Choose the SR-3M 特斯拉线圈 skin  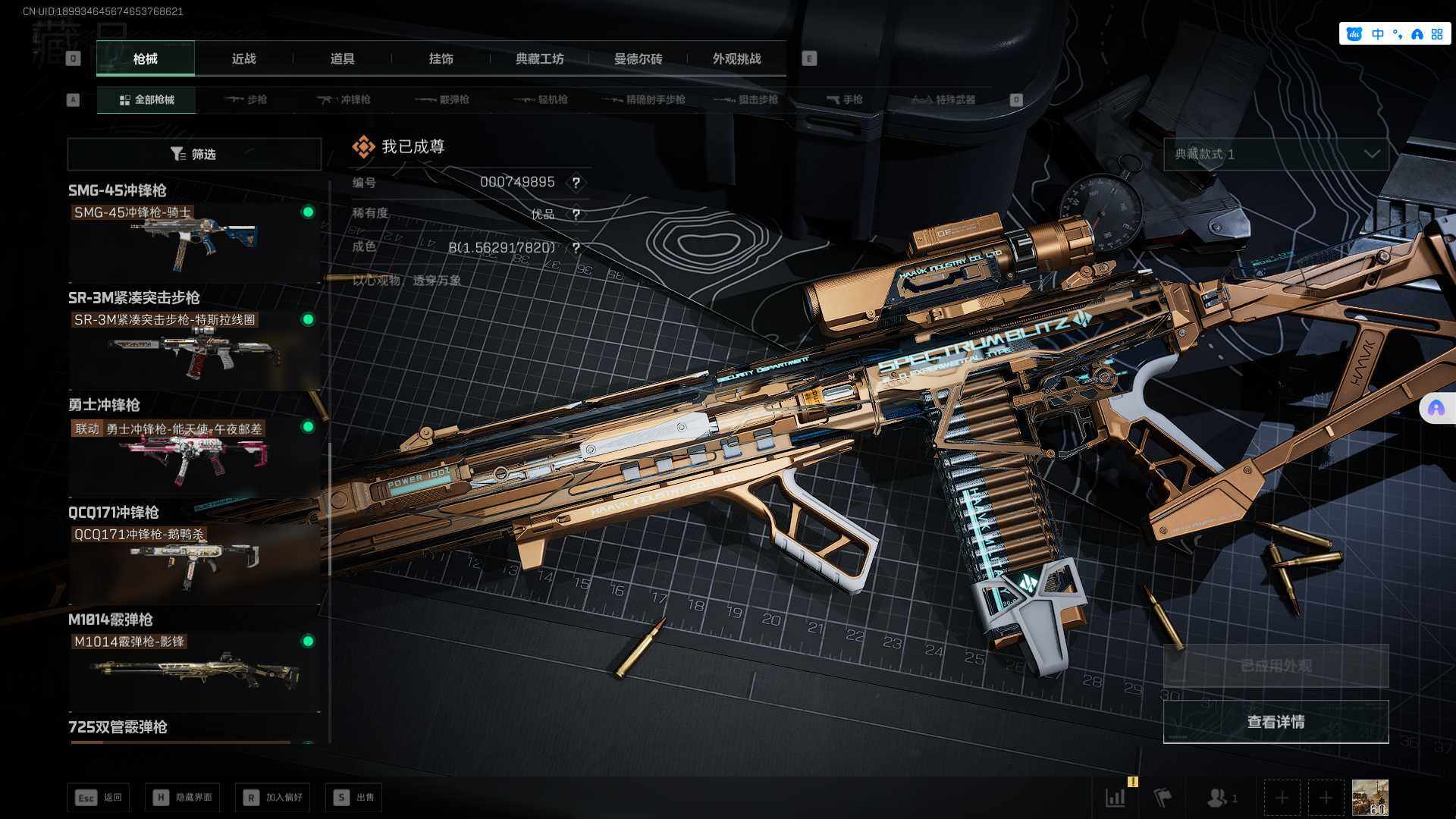[194, 350]
